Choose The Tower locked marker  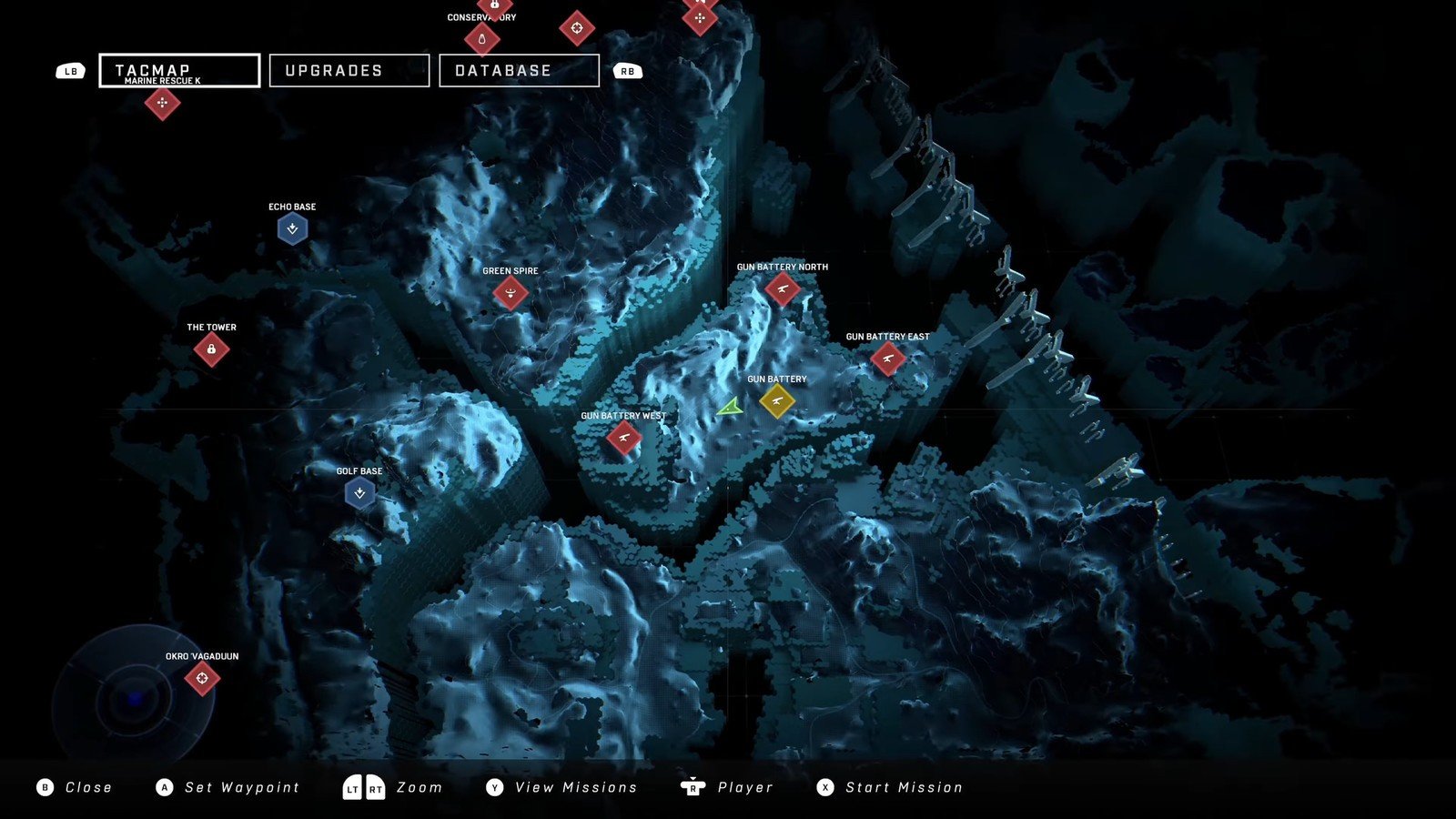(x=211, y=349)
